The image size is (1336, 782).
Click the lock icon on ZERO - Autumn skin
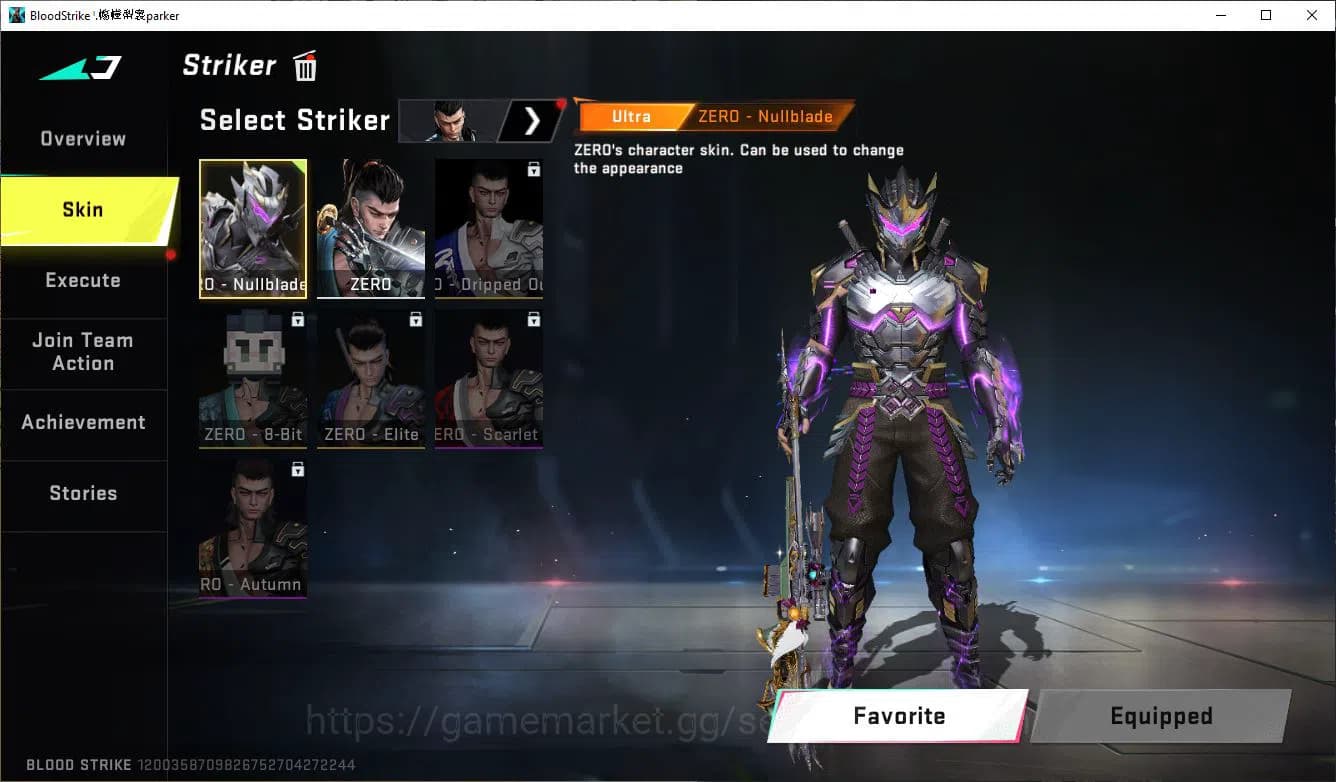pos(297,469)
